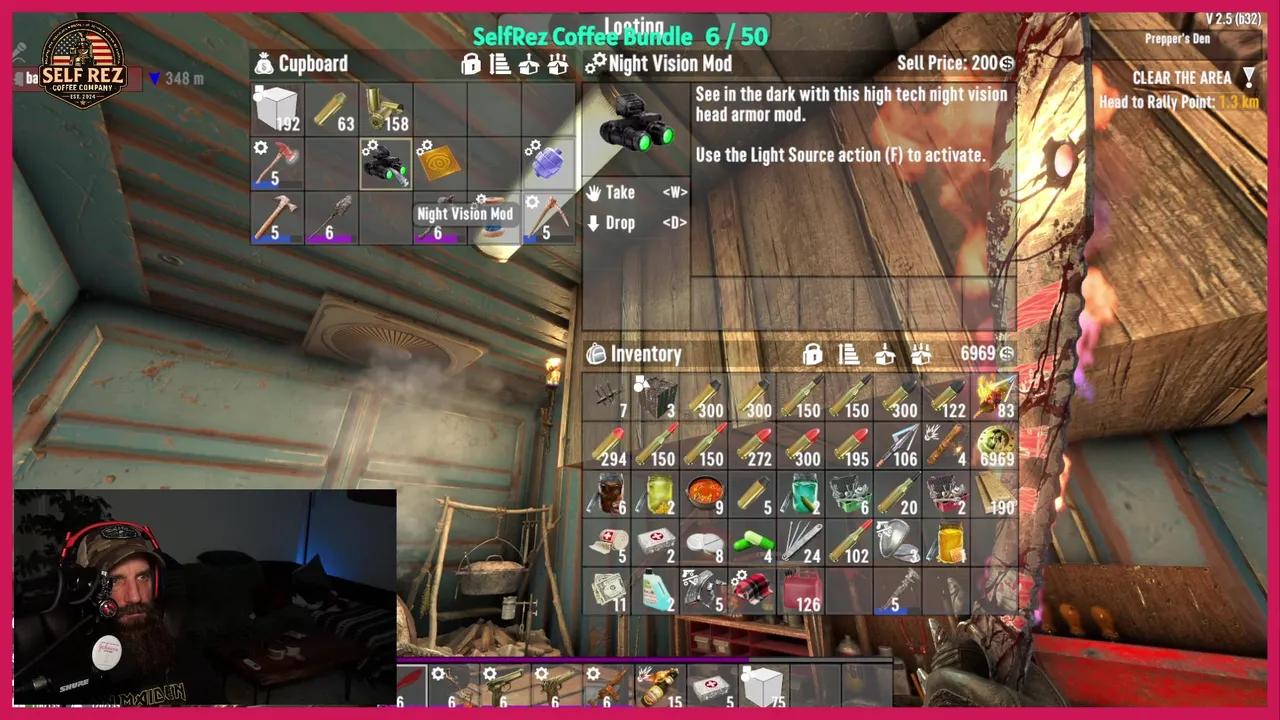Switch to the Inventory panel header
The image size is (1280, 720).
pyautogui.click(x=645, y=354)
